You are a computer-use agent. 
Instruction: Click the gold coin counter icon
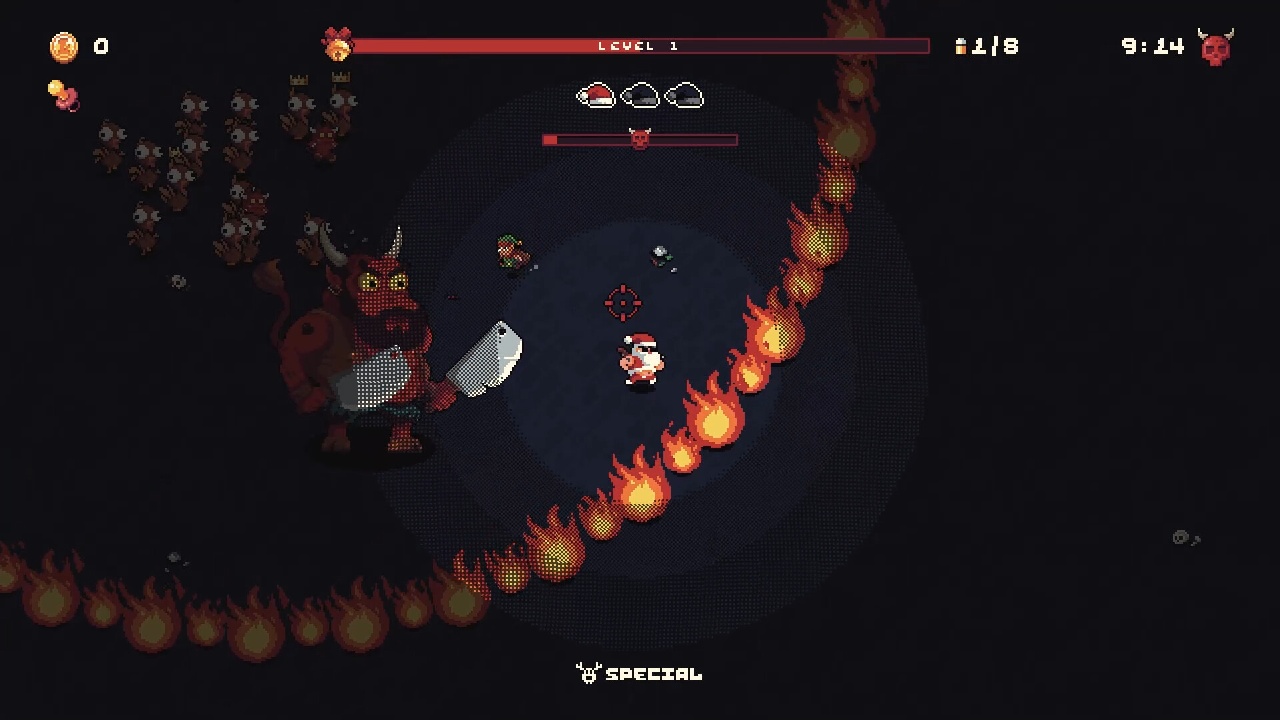[x=62, y=46]
